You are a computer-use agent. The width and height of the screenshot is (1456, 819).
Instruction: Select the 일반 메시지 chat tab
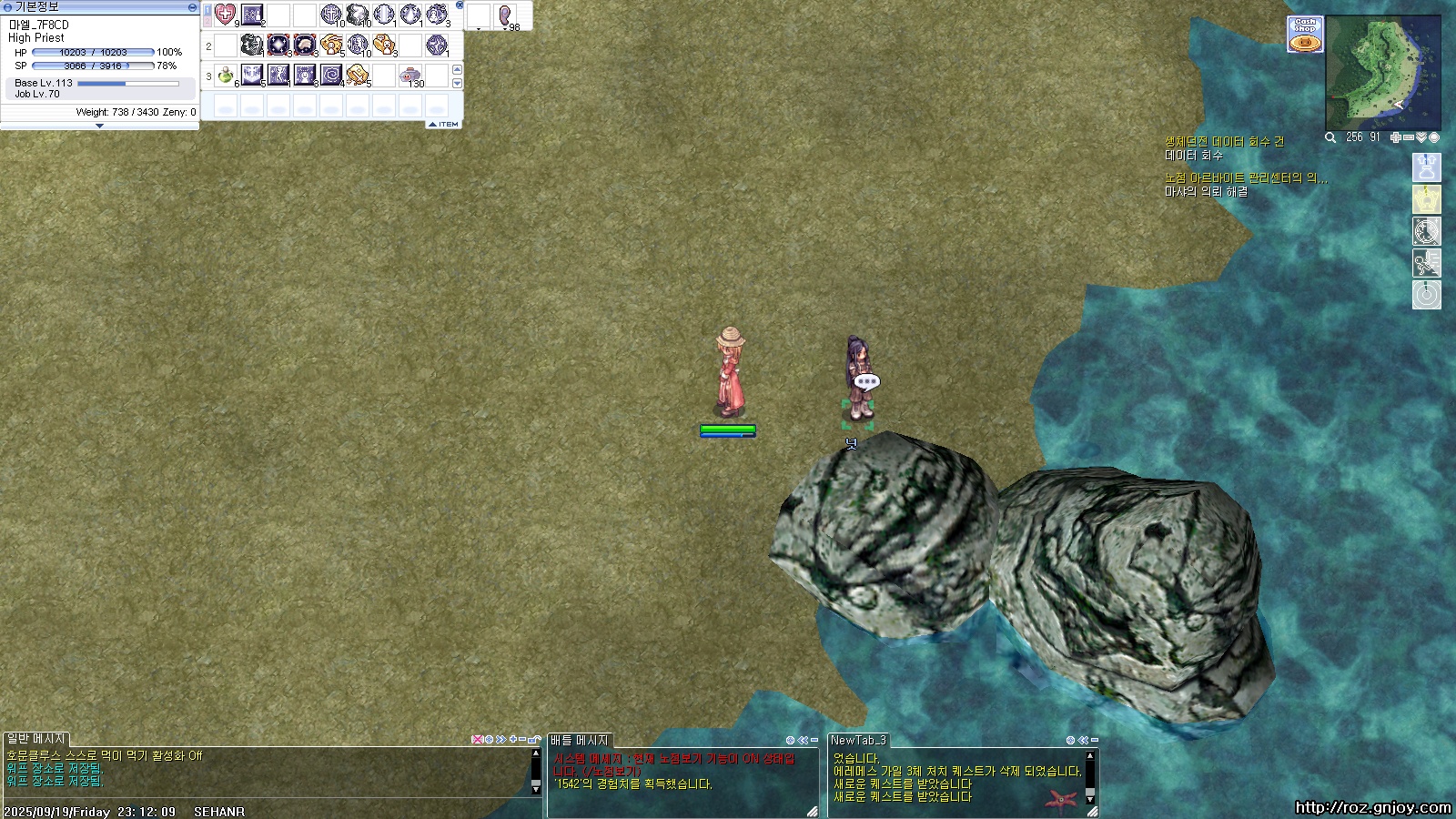36,739
